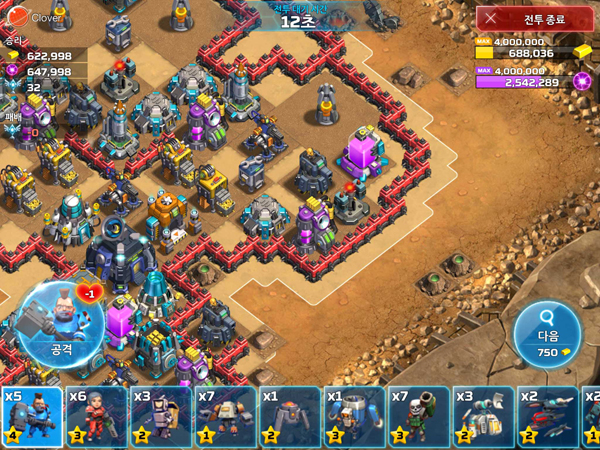The width and height of the screenshot is (600, 450).
Task: Select the x3 white gunship drone card
Action: click(x=482, y=417)
